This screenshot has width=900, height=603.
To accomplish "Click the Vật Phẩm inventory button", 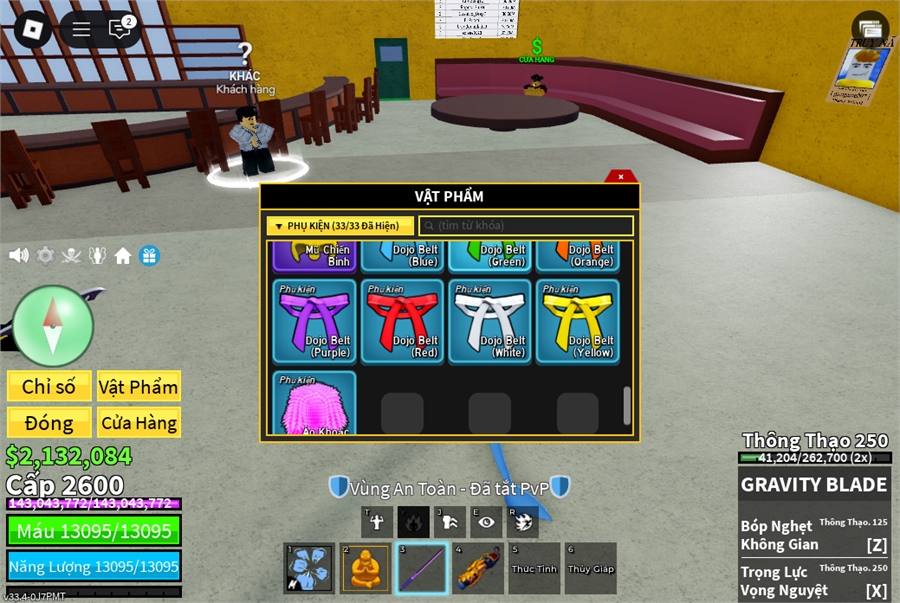I will pyautogui.click(x=138, y=386).
